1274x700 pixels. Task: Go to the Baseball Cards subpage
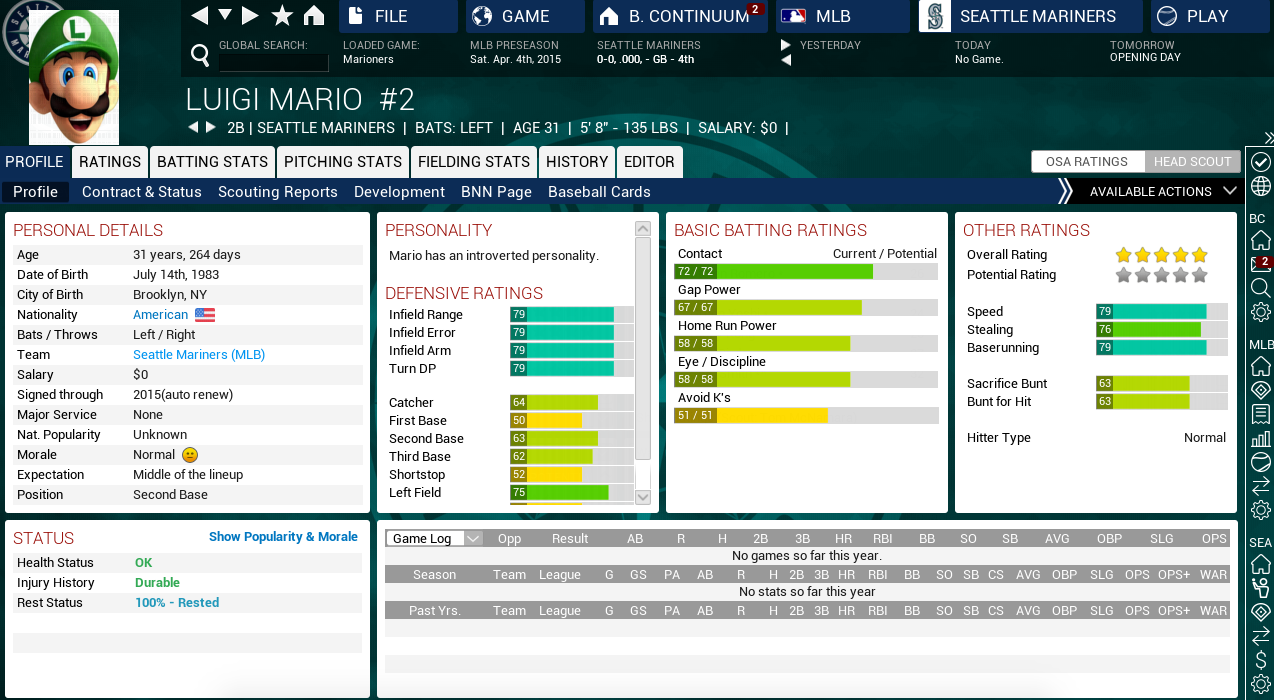point(599,192)
